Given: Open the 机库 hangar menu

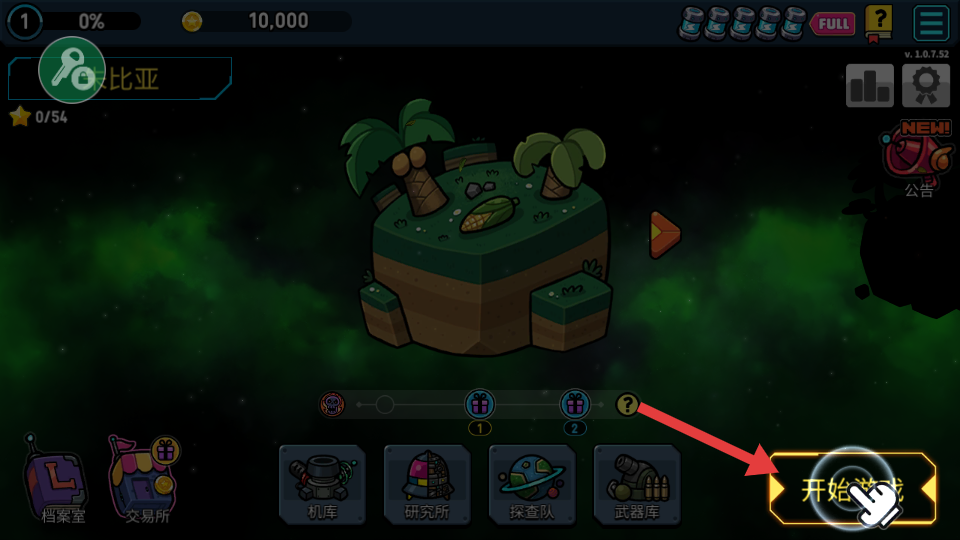Looking at the screenshot, I should (x=322, y=486).
